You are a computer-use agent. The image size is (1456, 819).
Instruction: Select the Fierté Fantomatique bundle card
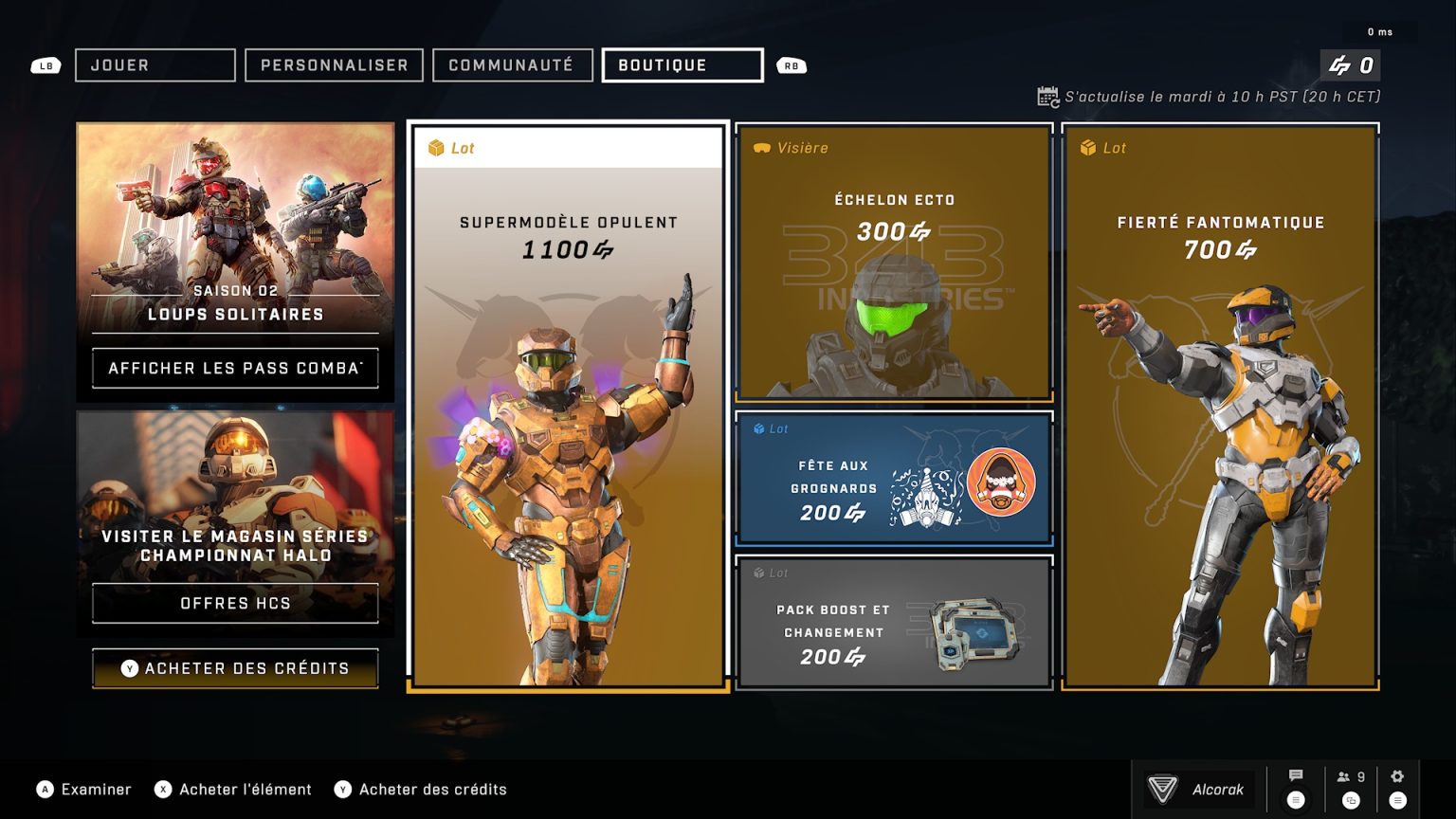1221,408
